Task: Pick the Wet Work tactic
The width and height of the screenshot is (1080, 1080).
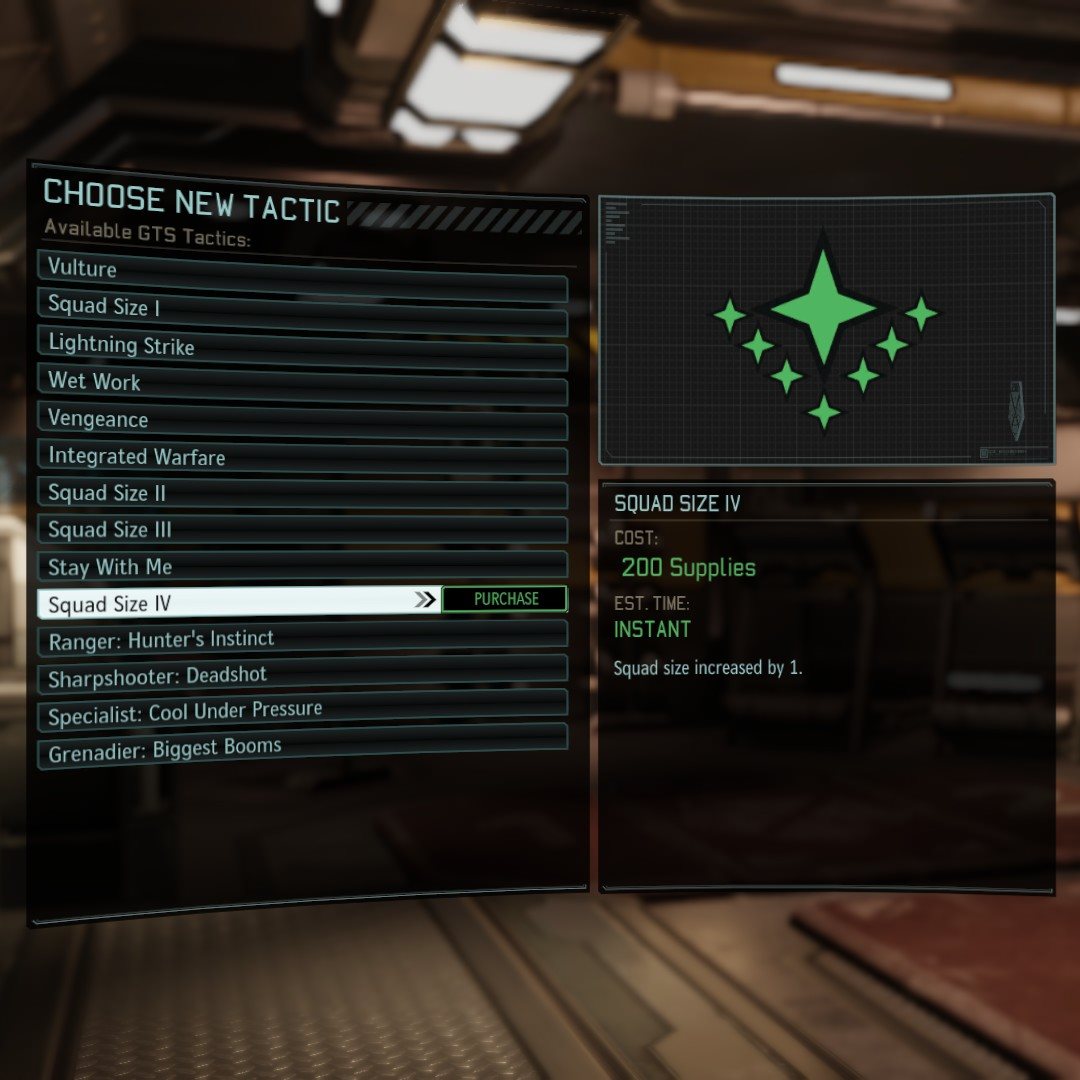Action: tap(300, 382)
